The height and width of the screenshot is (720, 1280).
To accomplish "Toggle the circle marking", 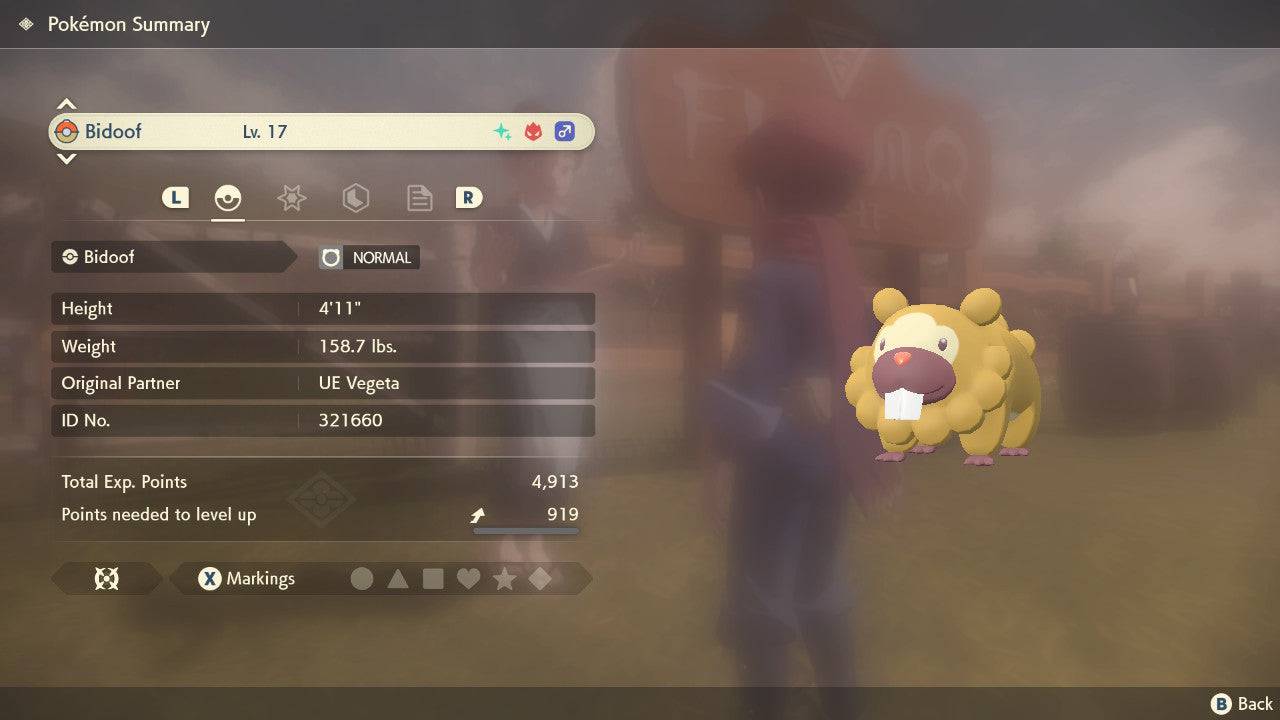I will click(x=362, y=578).
